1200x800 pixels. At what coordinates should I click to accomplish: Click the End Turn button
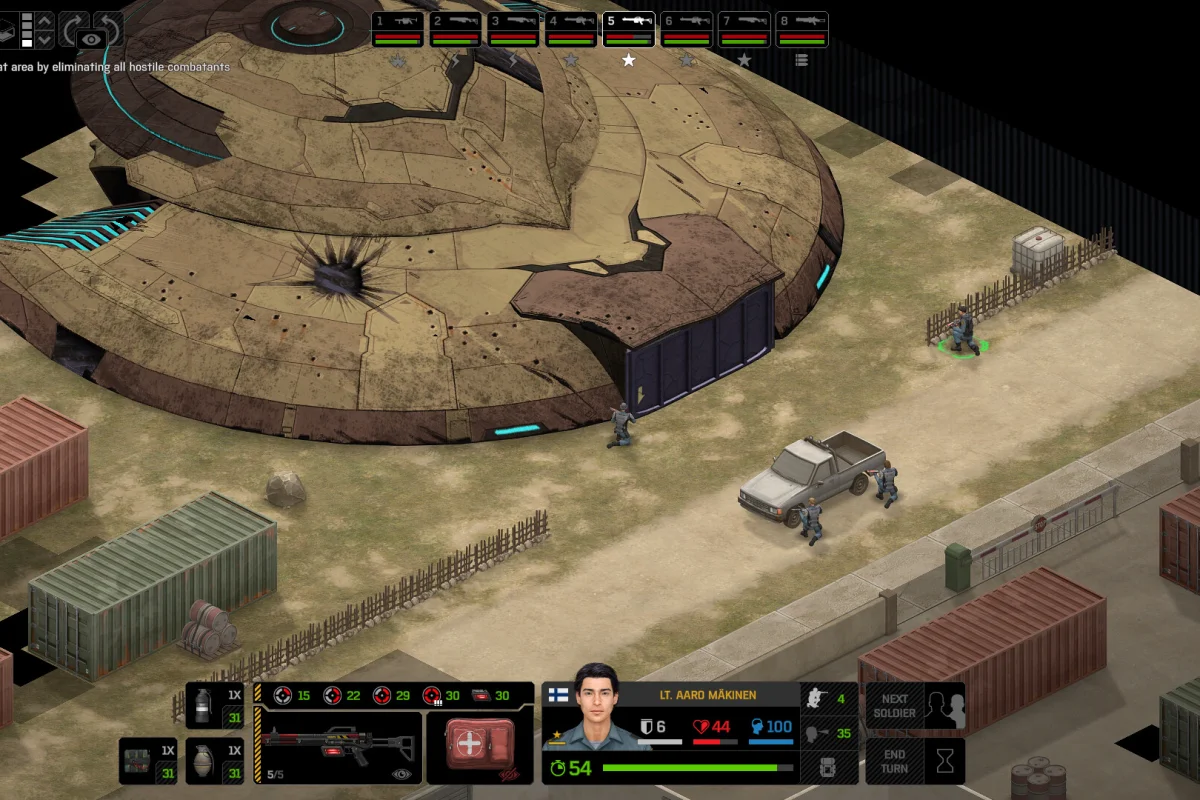point(915,761)
